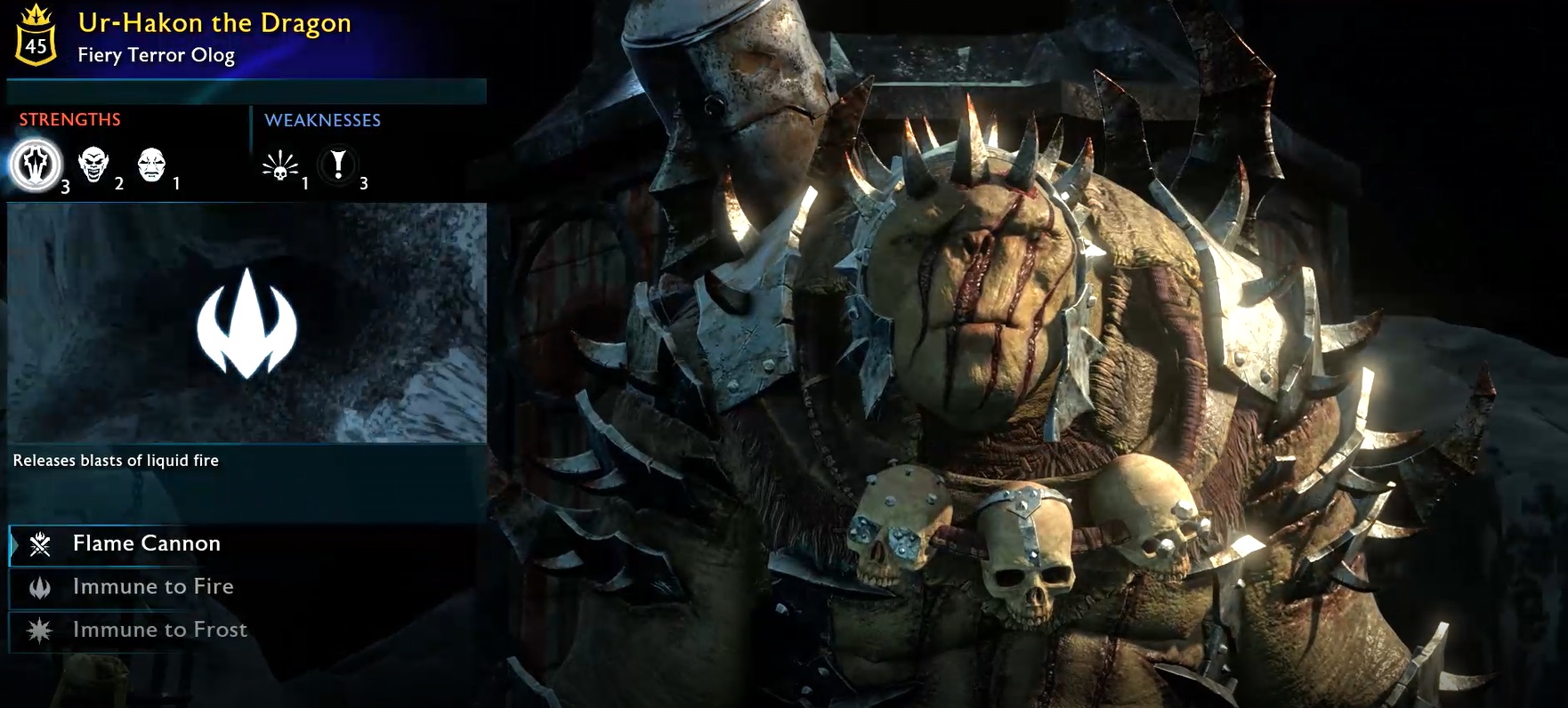Expand the Immune to Fire trait row
Screen dimensions: 1568x708
click(151, 586)
